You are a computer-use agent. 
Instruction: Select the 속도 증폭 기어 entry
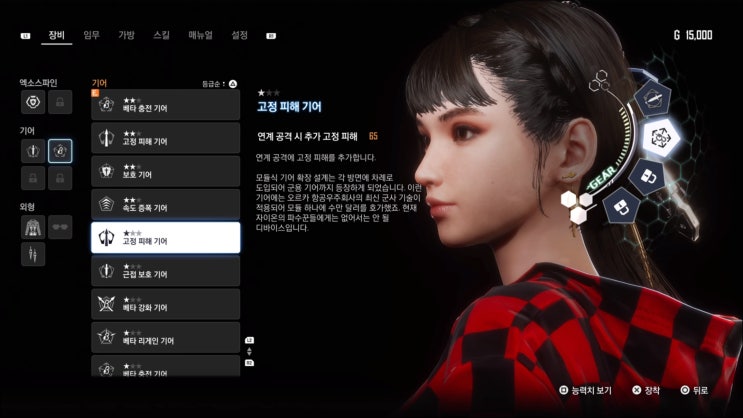click(x=165, y=204)
